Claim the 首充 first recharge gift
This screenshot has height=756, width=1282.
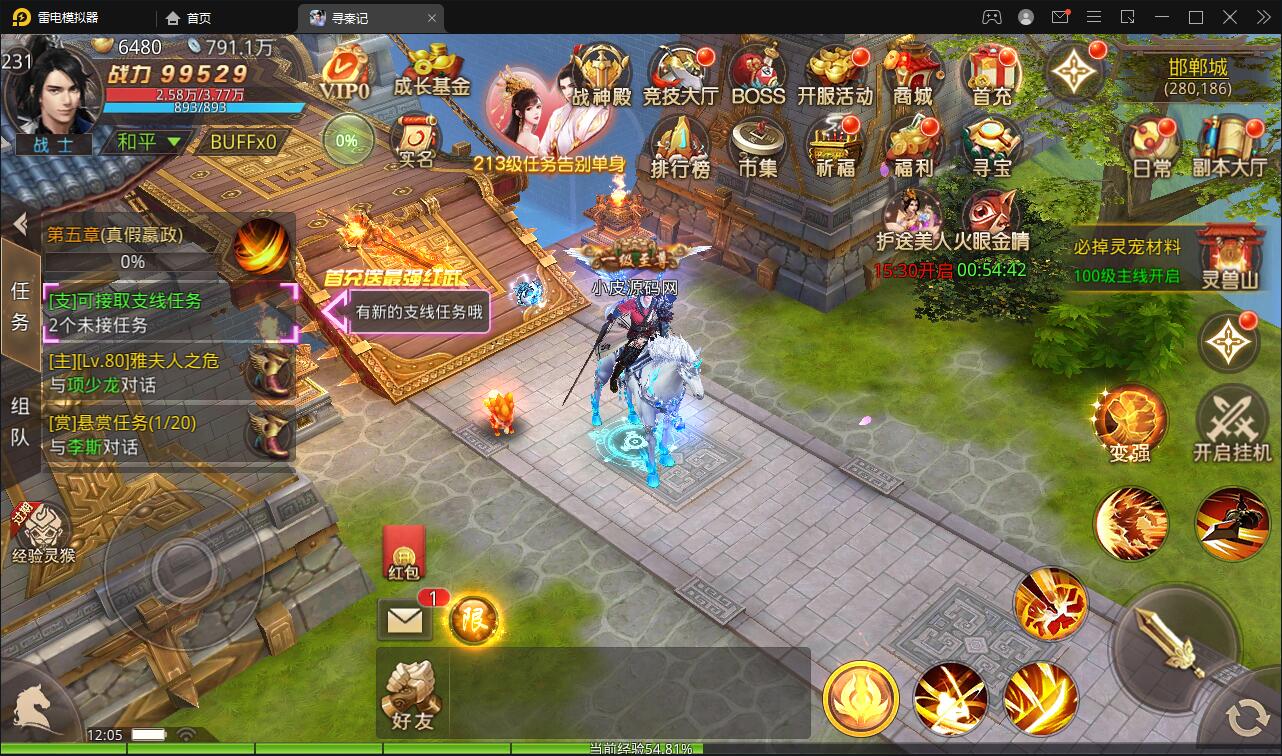(x=991, y=74)
